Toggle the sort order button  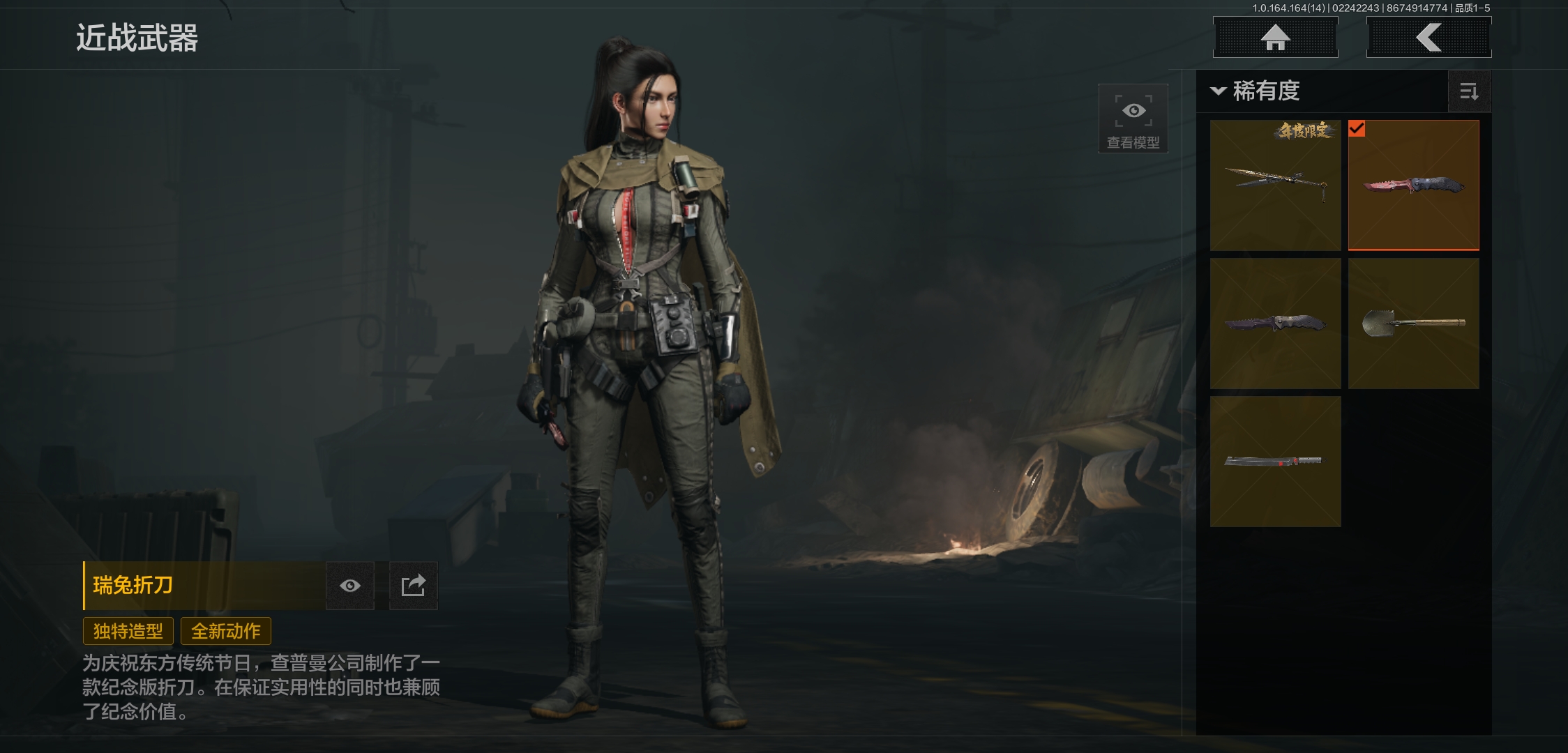pyautogui.click(x=1469, y=91)
